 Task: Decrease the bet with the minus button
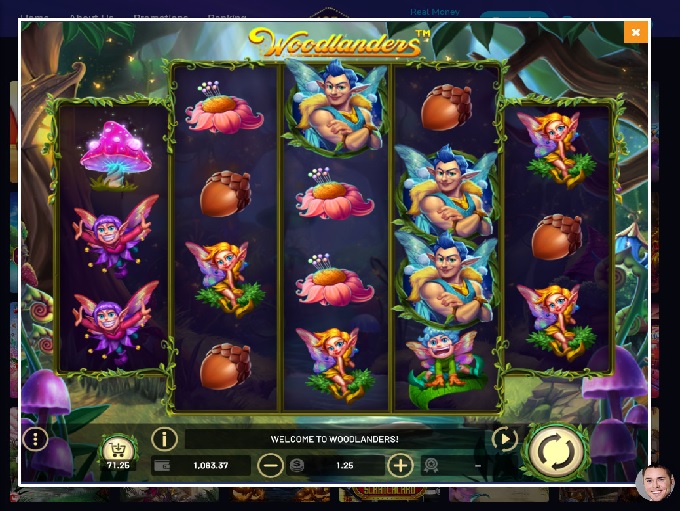coord(270,465)
